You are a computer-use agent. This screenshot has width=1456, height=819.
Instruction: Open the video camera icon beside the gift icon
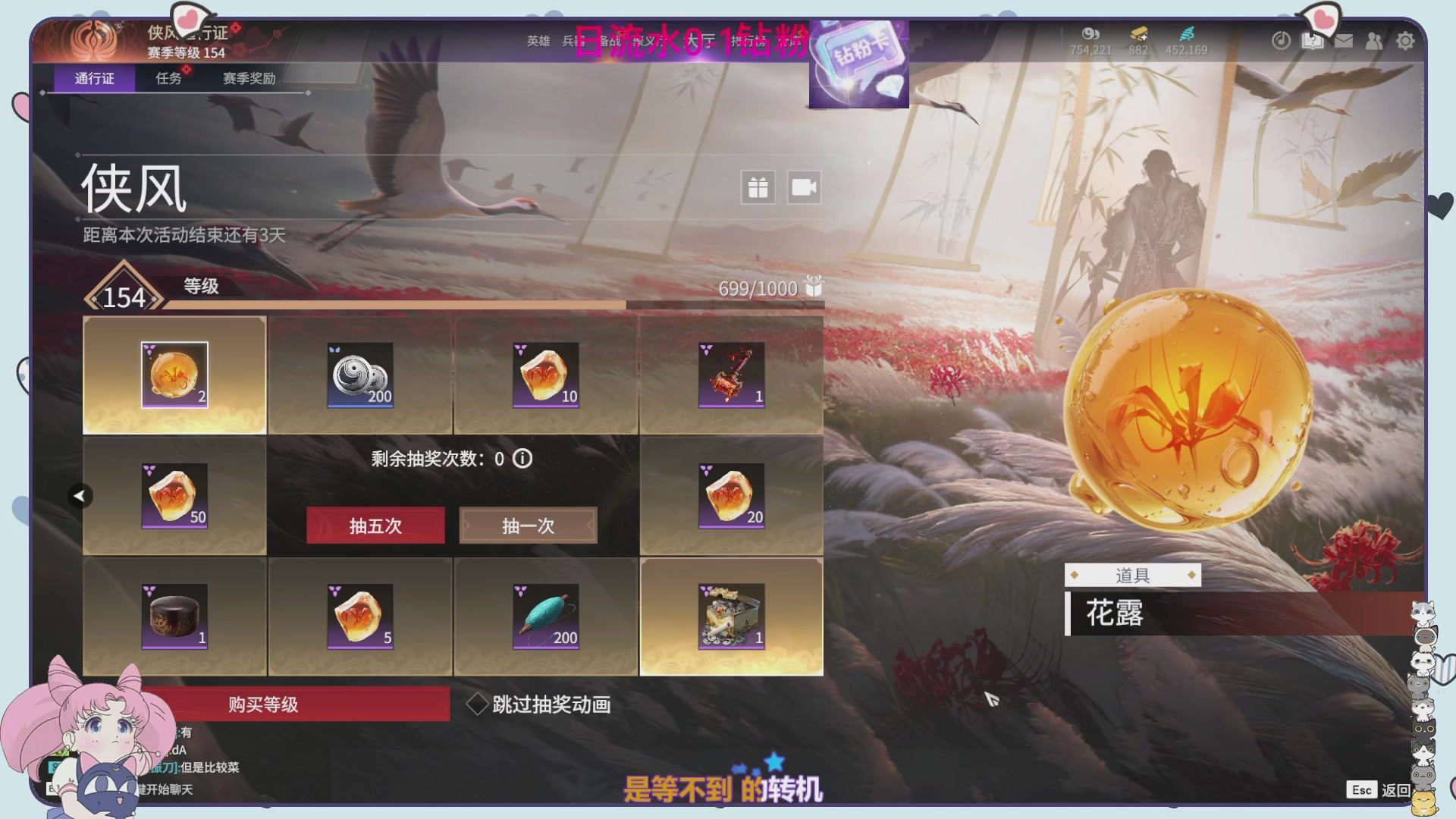(x=804, y=187)
